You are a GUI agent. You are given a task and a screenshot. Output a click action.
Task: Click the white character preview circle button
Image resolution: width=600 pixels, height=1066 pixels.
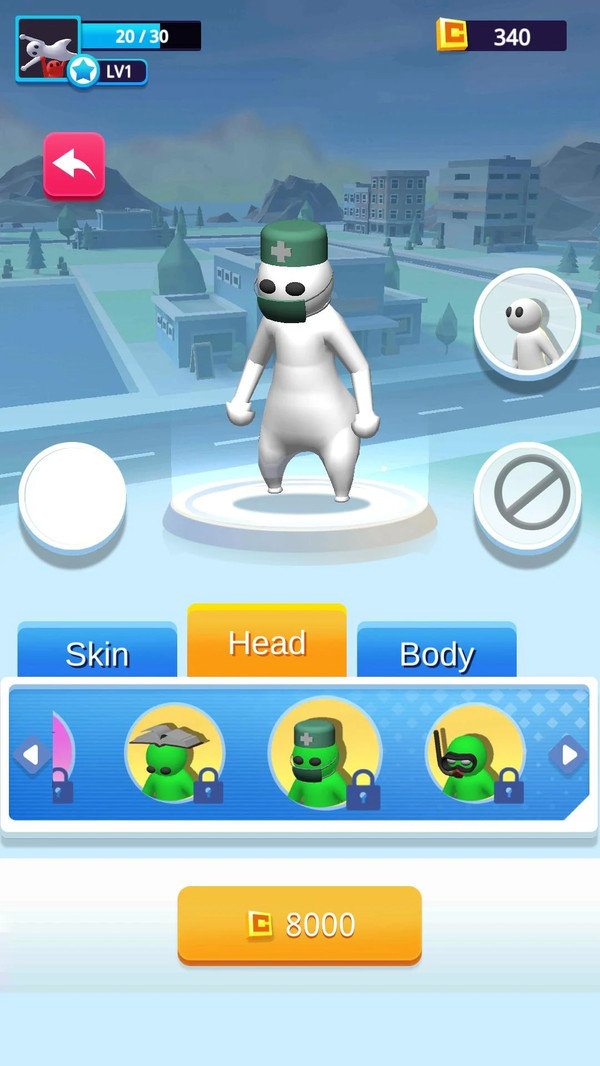point(527,323)
